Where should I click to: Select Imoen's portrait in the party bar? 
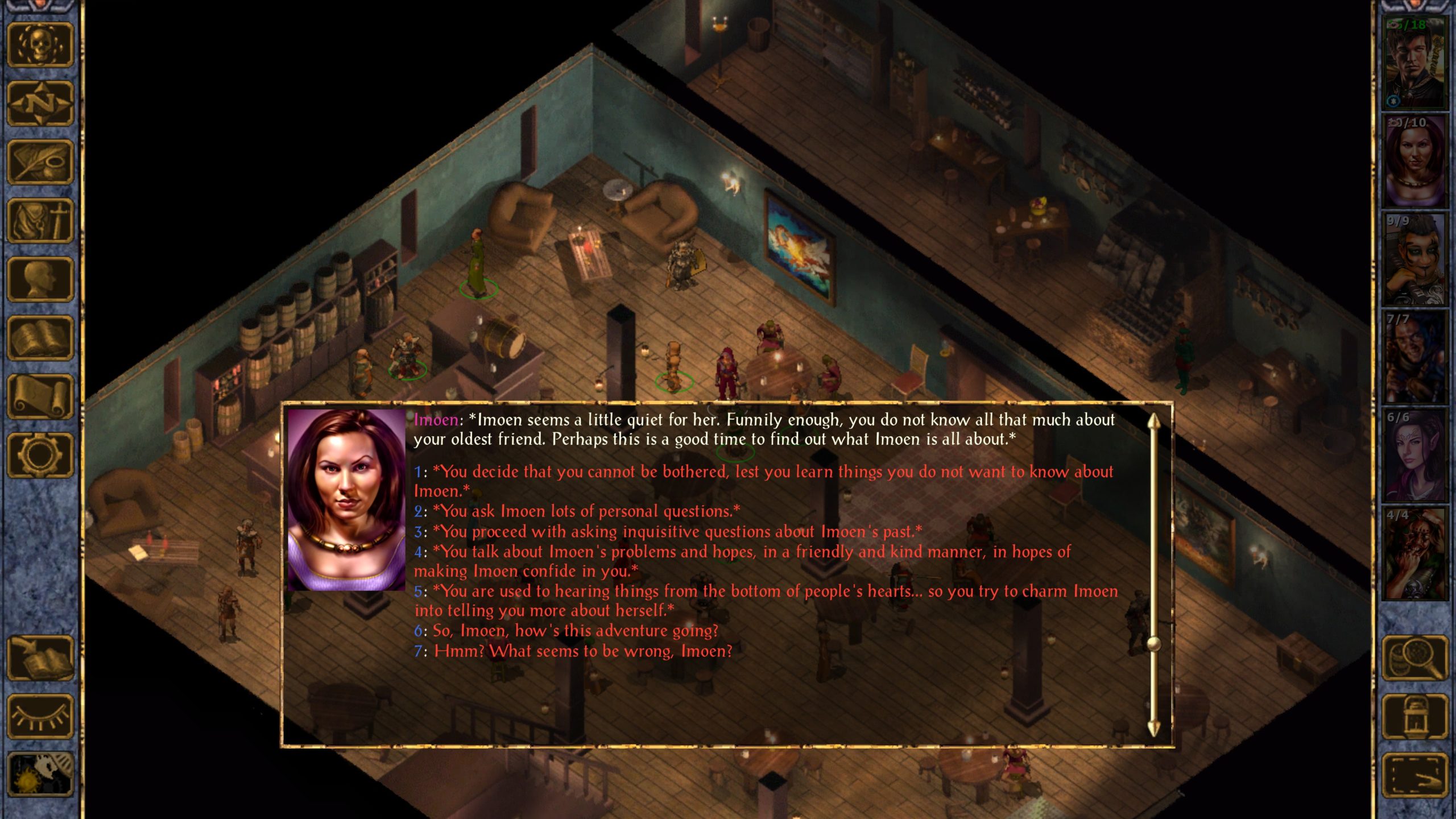[x=1414, y=161]
